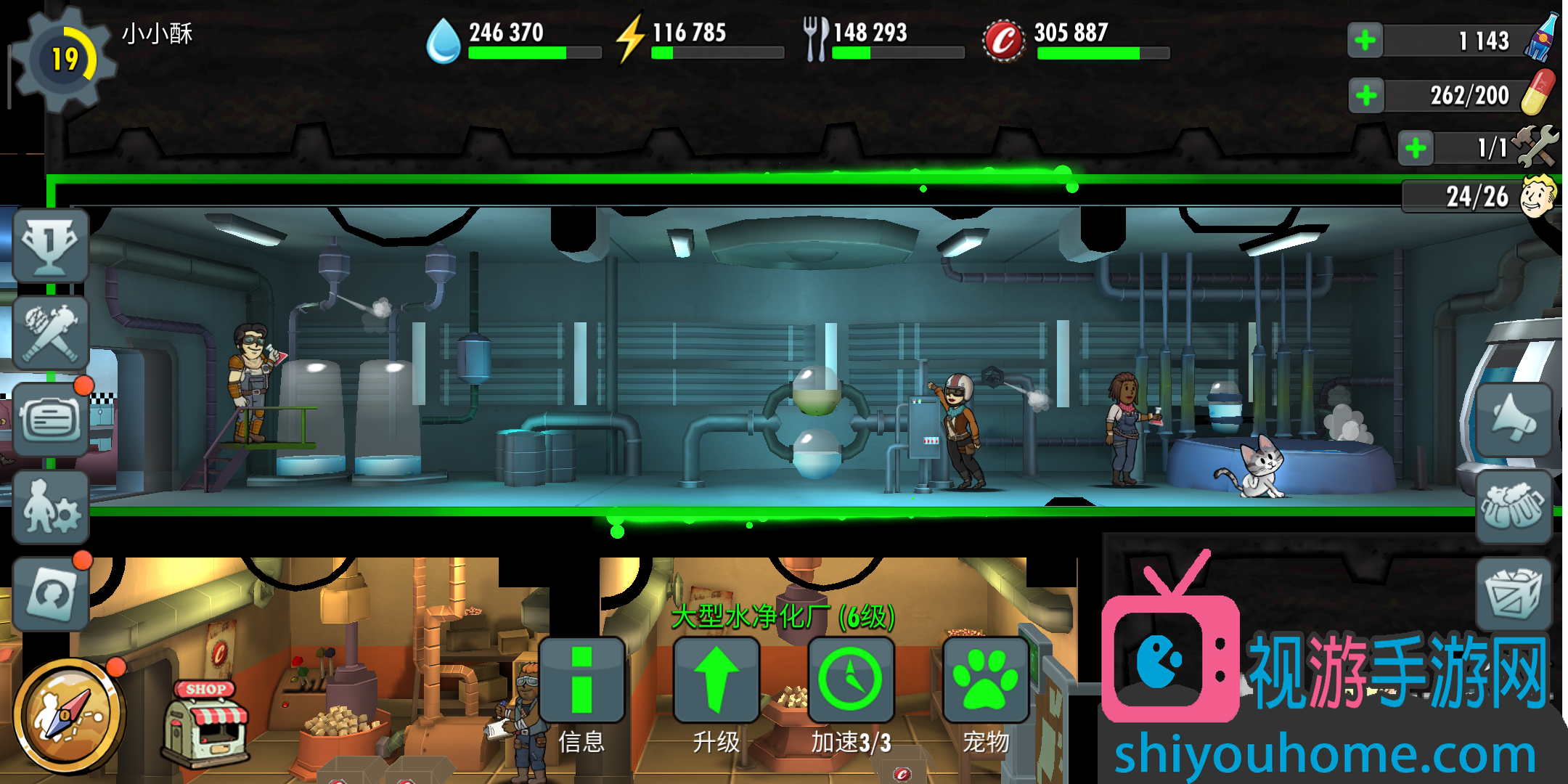
Task: Open the level 19 vault gear
Action: point(65,59)
